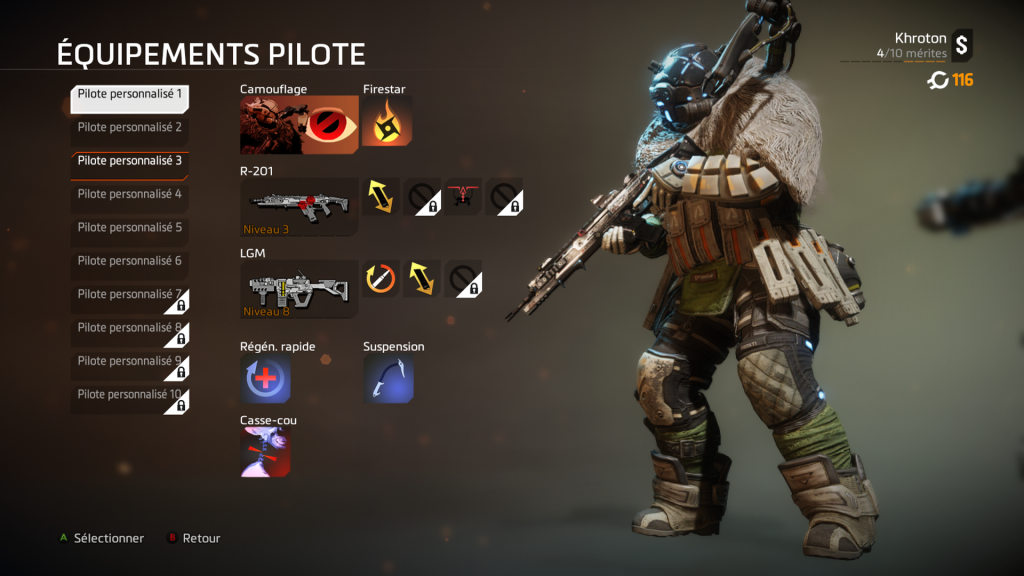The height and width of the screenshot is (576, 1024).
Task: Open the R-201 red sight attachment
Action: point(463,196)
